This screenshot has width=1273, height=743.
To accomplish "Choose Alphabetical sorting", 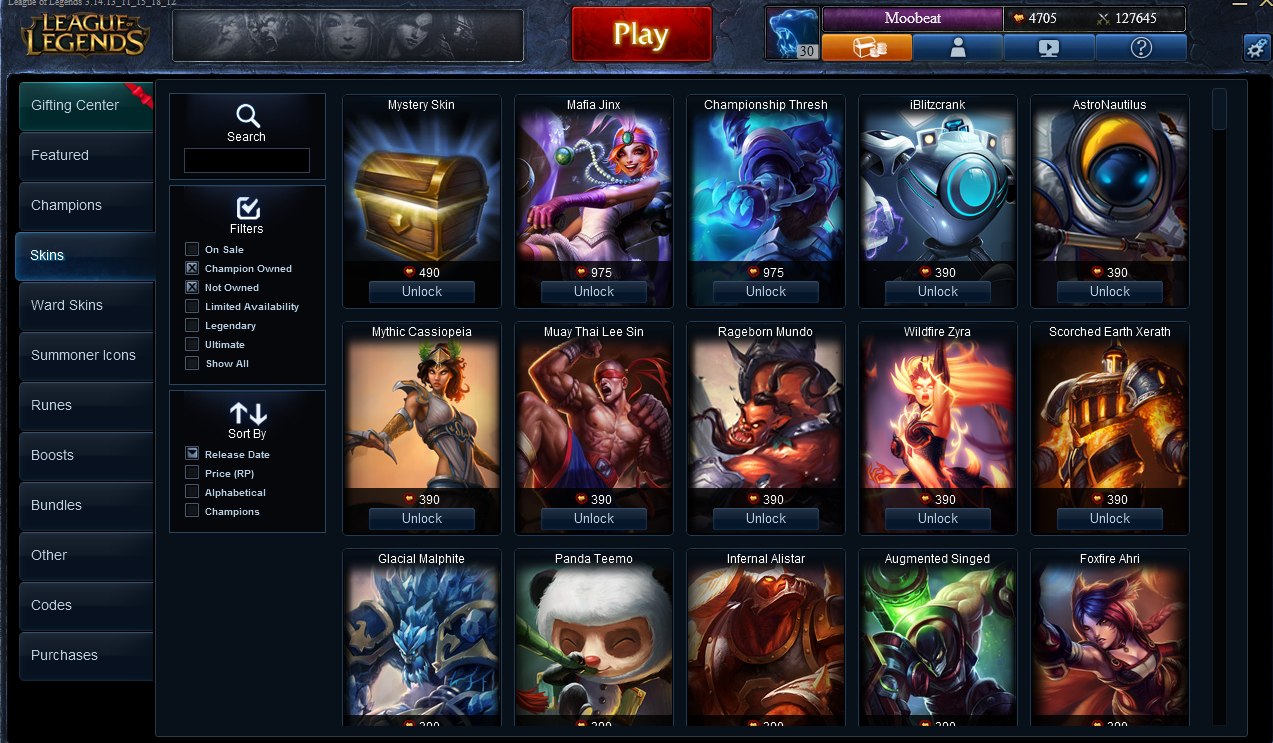I will (192, 492).
